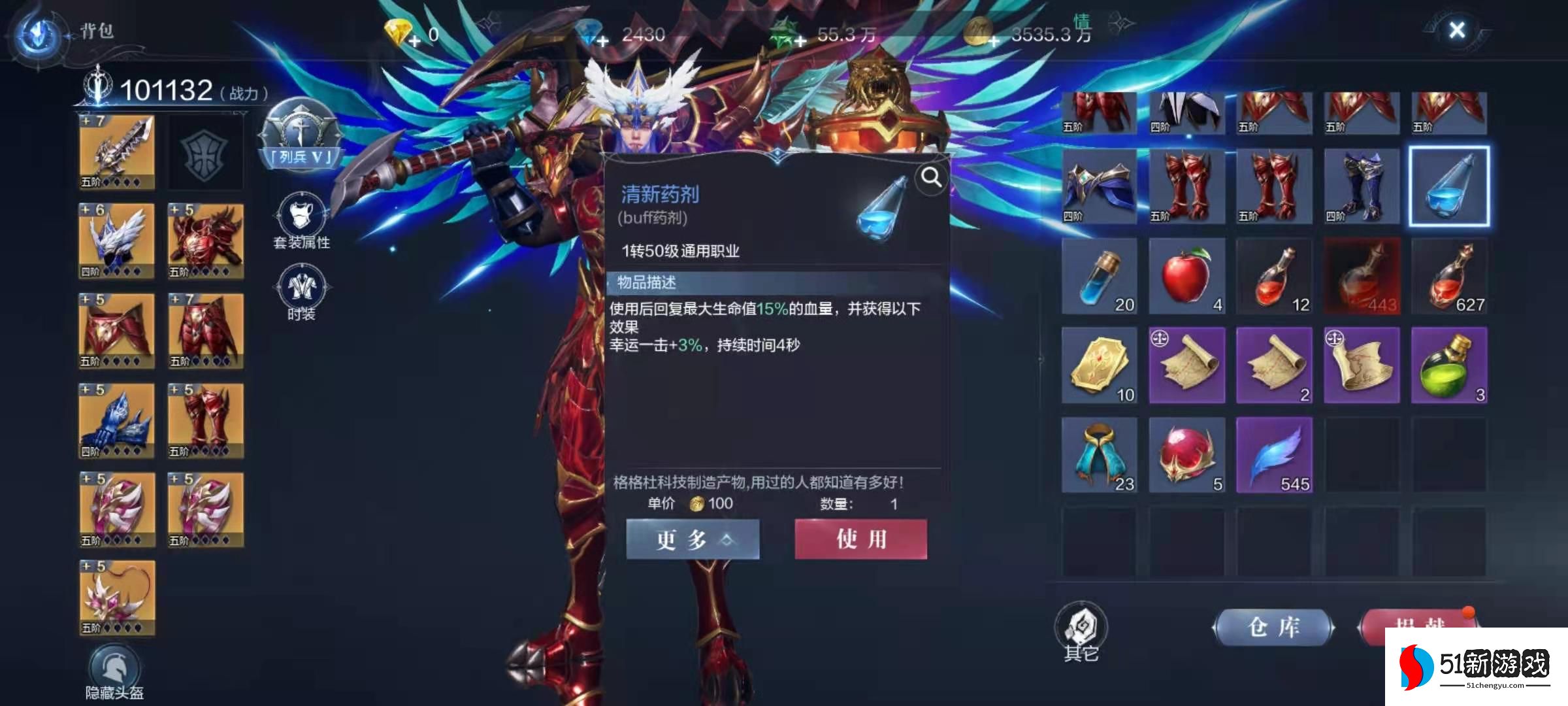The image size is (1568, 706).
Task: Add blue diamonds via the plus icon
Action: tap(602, 41)
